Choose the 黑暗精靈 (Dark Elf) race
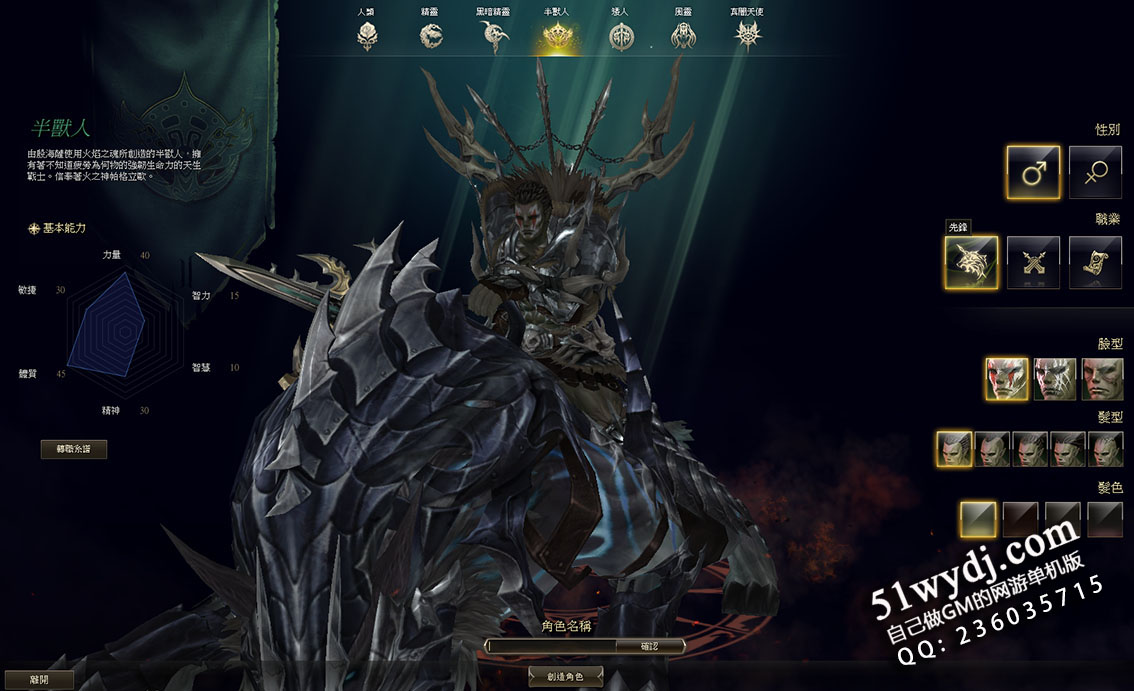Screen dimensions: 1134x691 494,35
